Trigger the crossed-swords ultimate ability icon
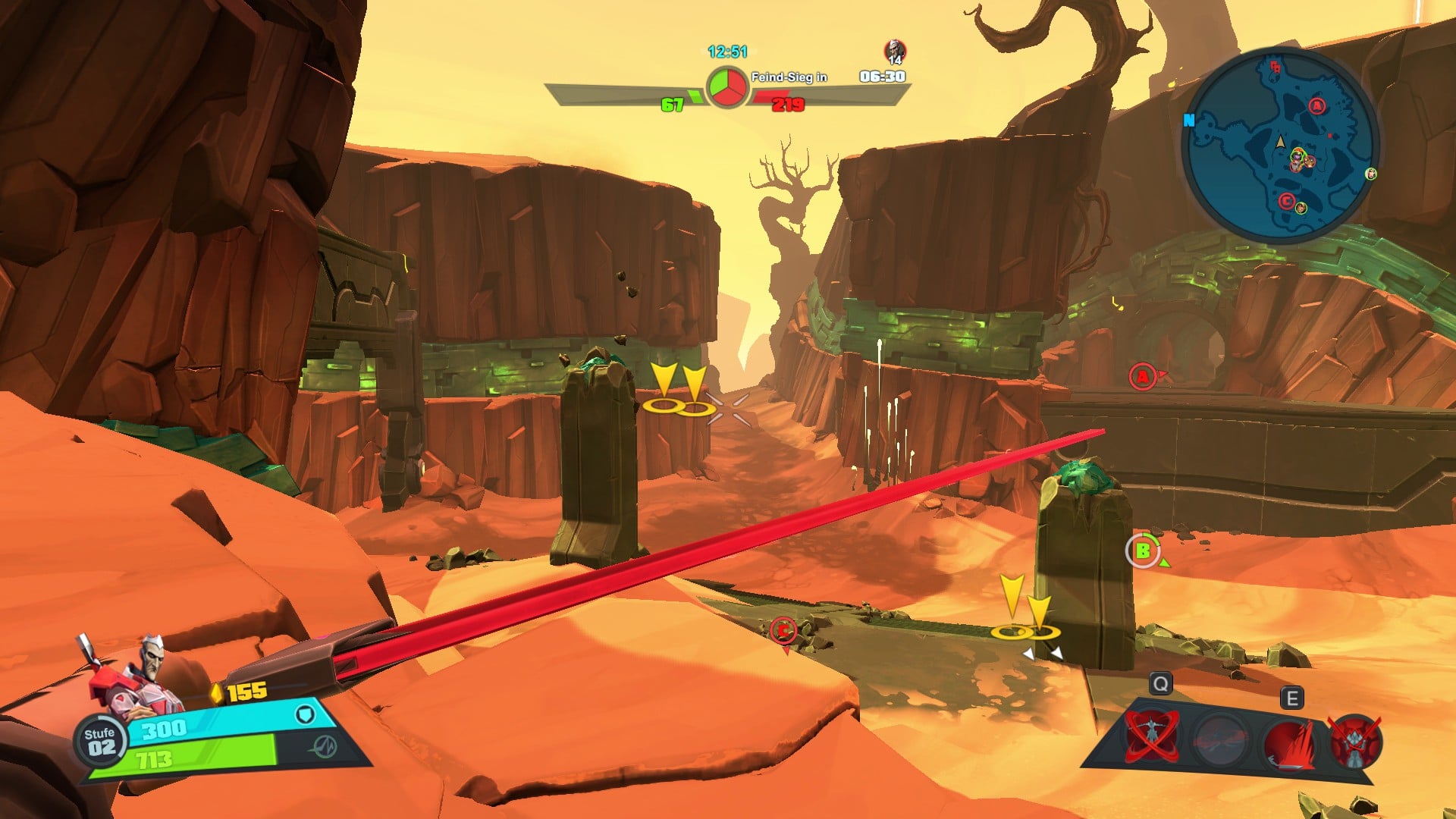This screenshot has height=819, width=1456. click(x=1355, y=740)
